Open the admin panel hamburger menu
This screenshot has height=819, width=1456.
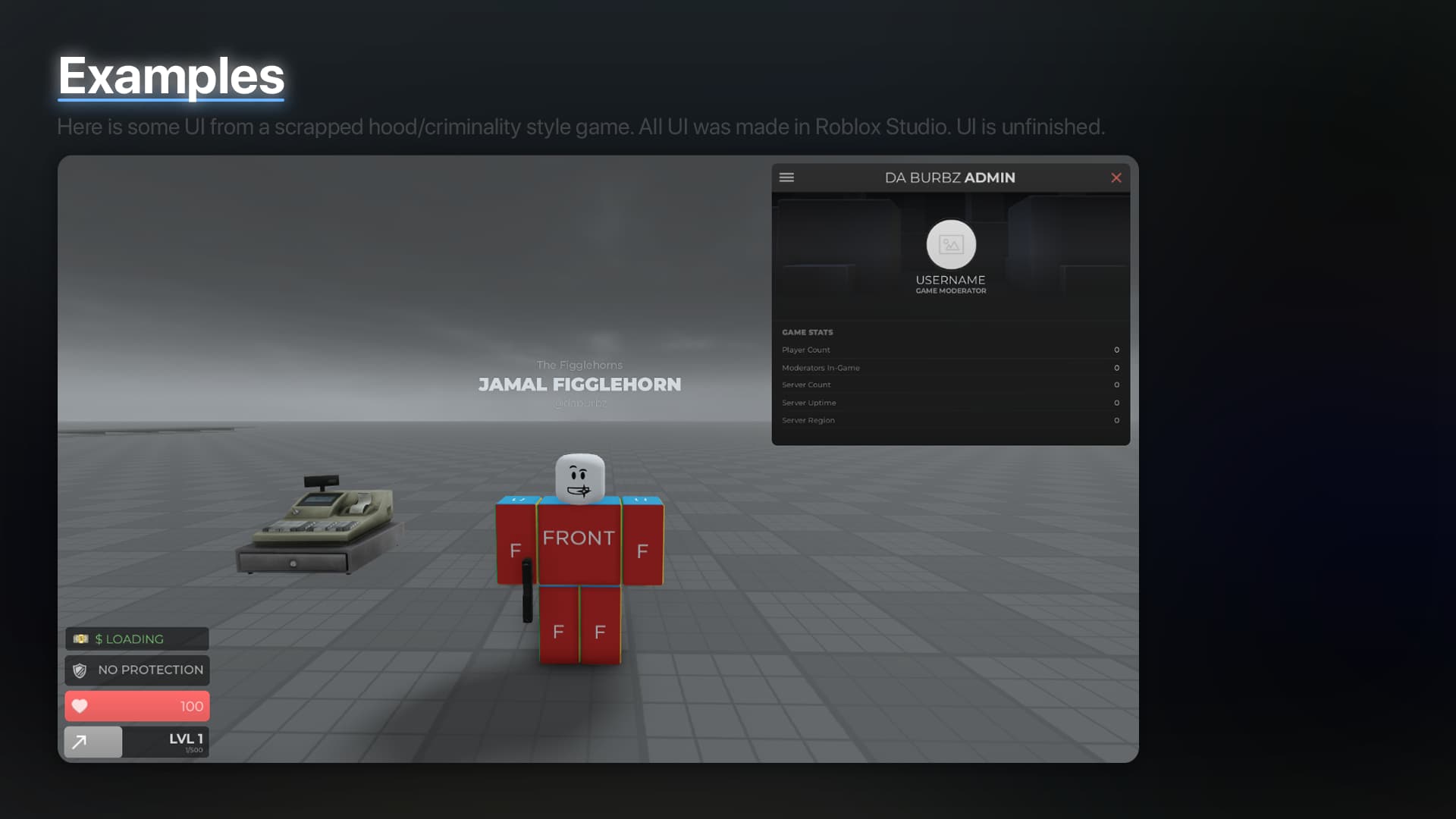click(787, 177)
